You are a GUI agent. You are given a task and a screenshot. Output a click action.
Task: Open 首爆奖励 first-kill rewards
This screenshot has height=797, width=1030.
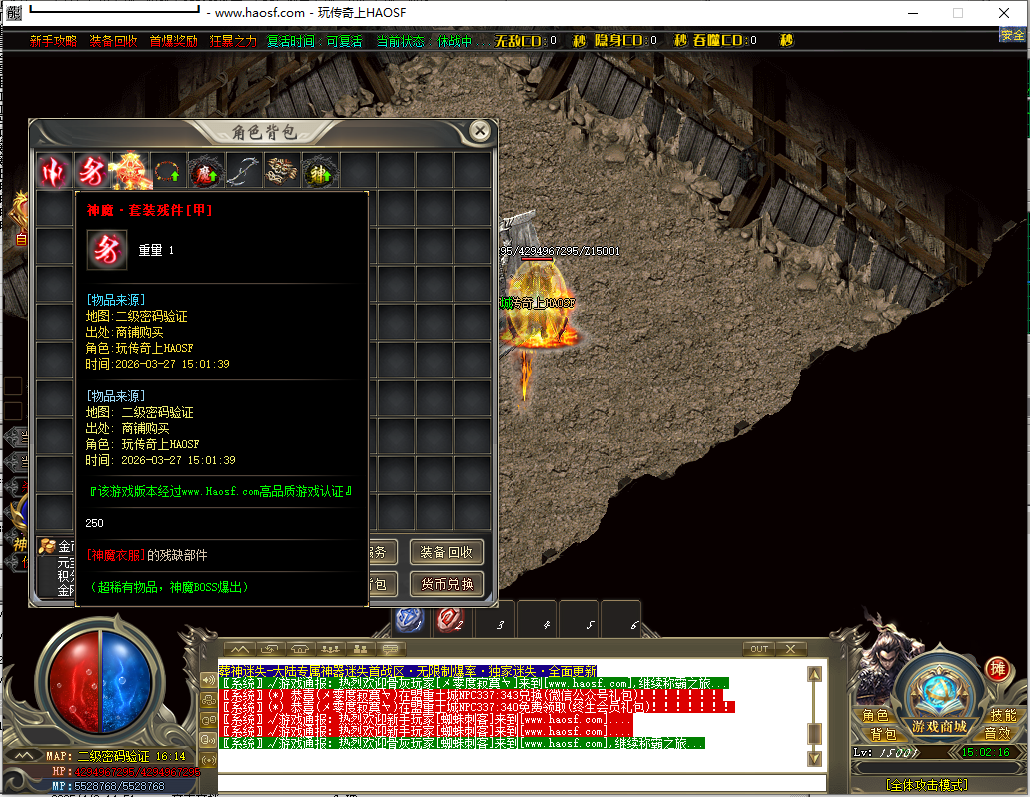click(x=173, y=41)
